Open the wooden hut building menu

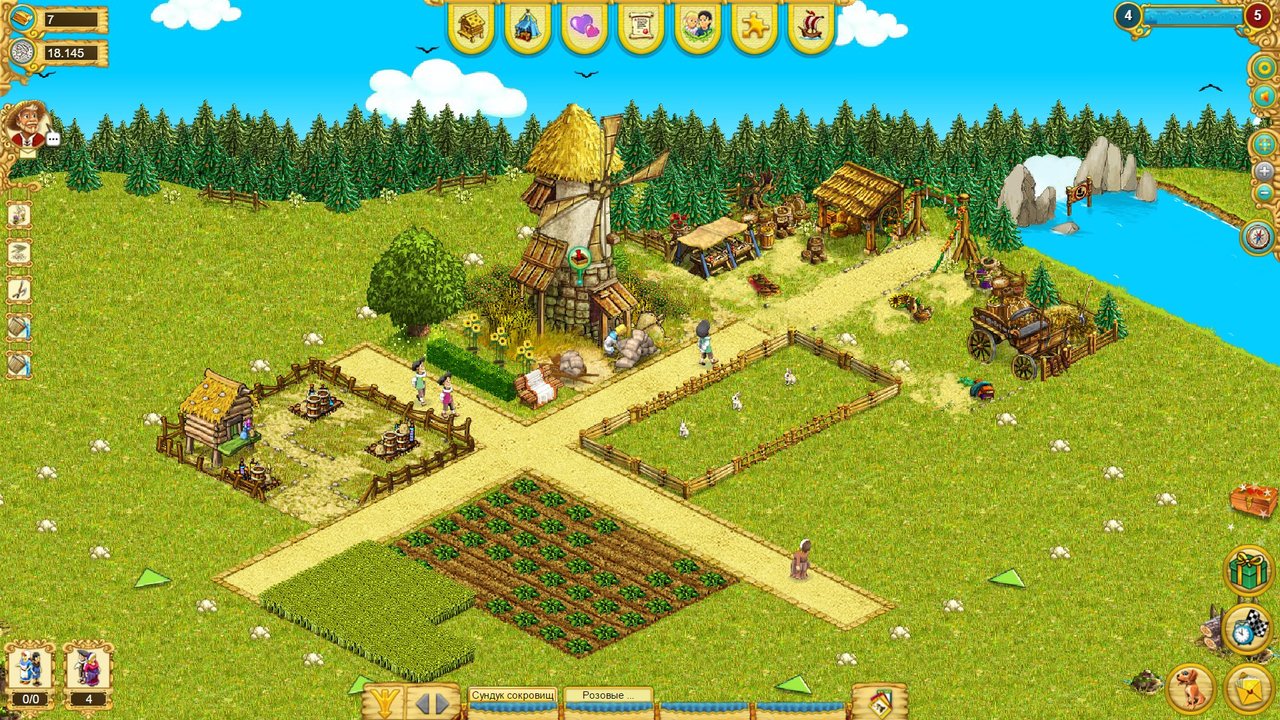(x=471, y=29)
